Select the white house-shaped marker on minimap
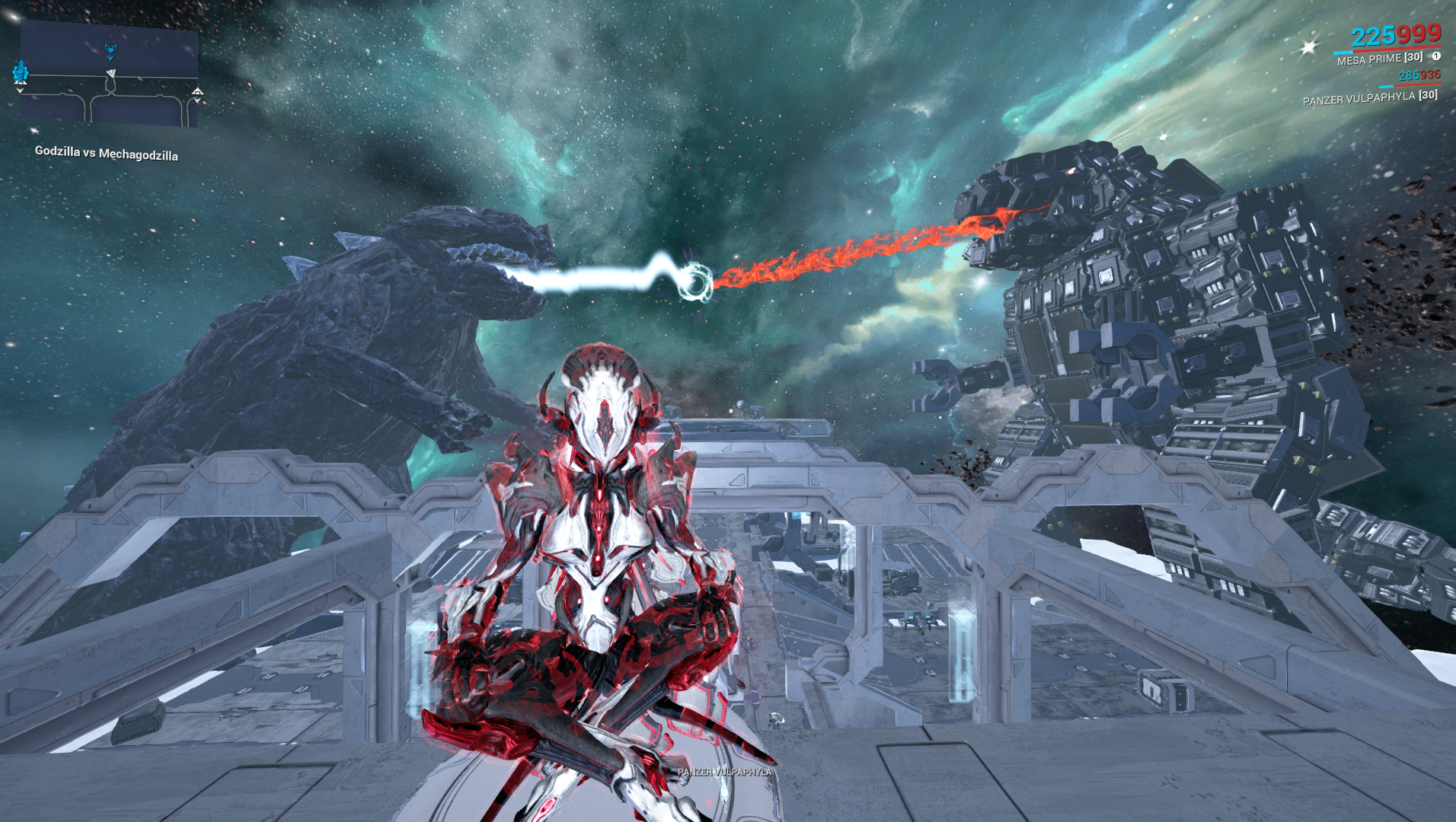This screenshot has height=822, width=1456. point(197,92)
